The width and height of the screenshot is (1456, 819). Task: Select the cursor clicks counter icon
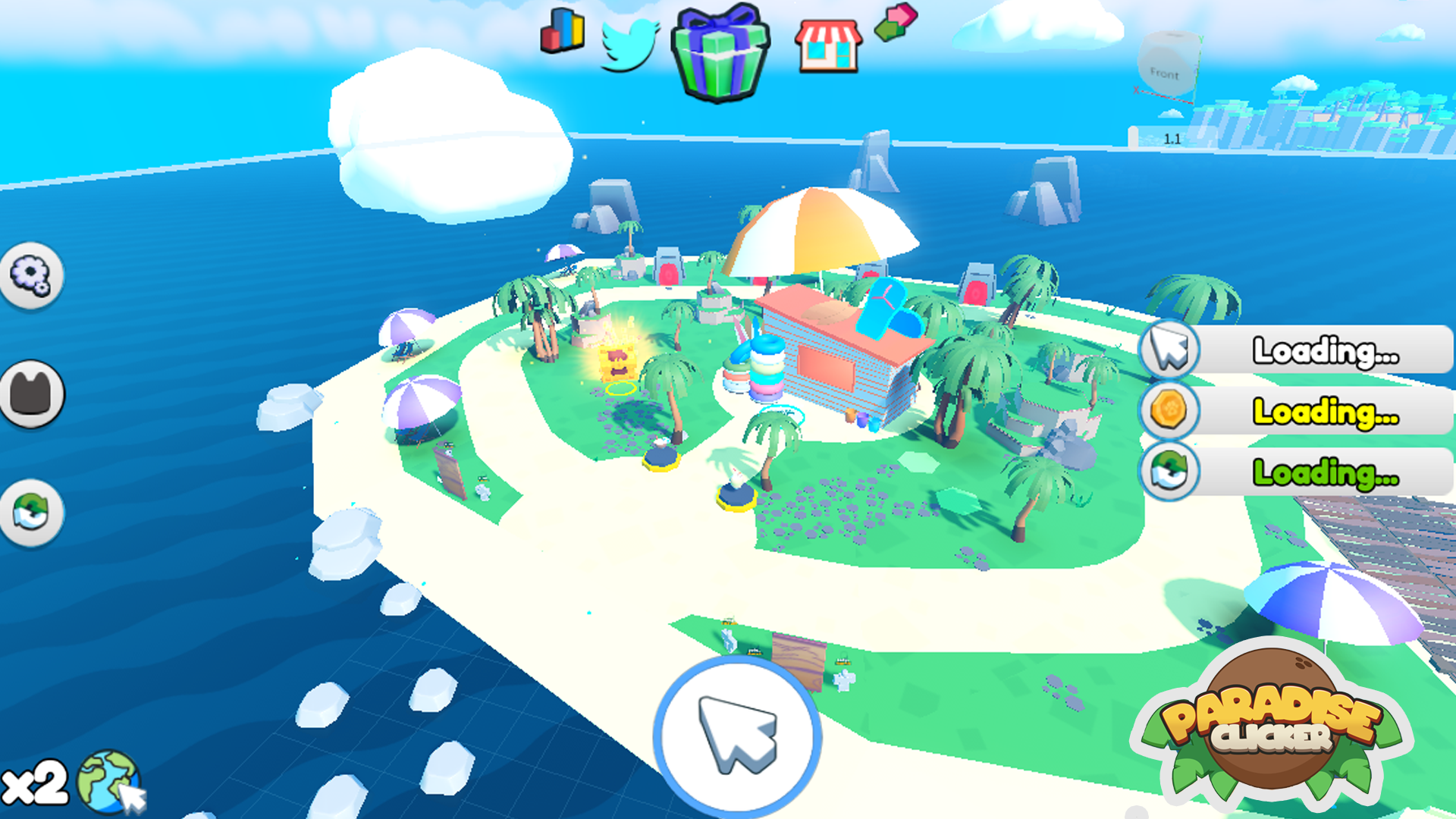1169,350
